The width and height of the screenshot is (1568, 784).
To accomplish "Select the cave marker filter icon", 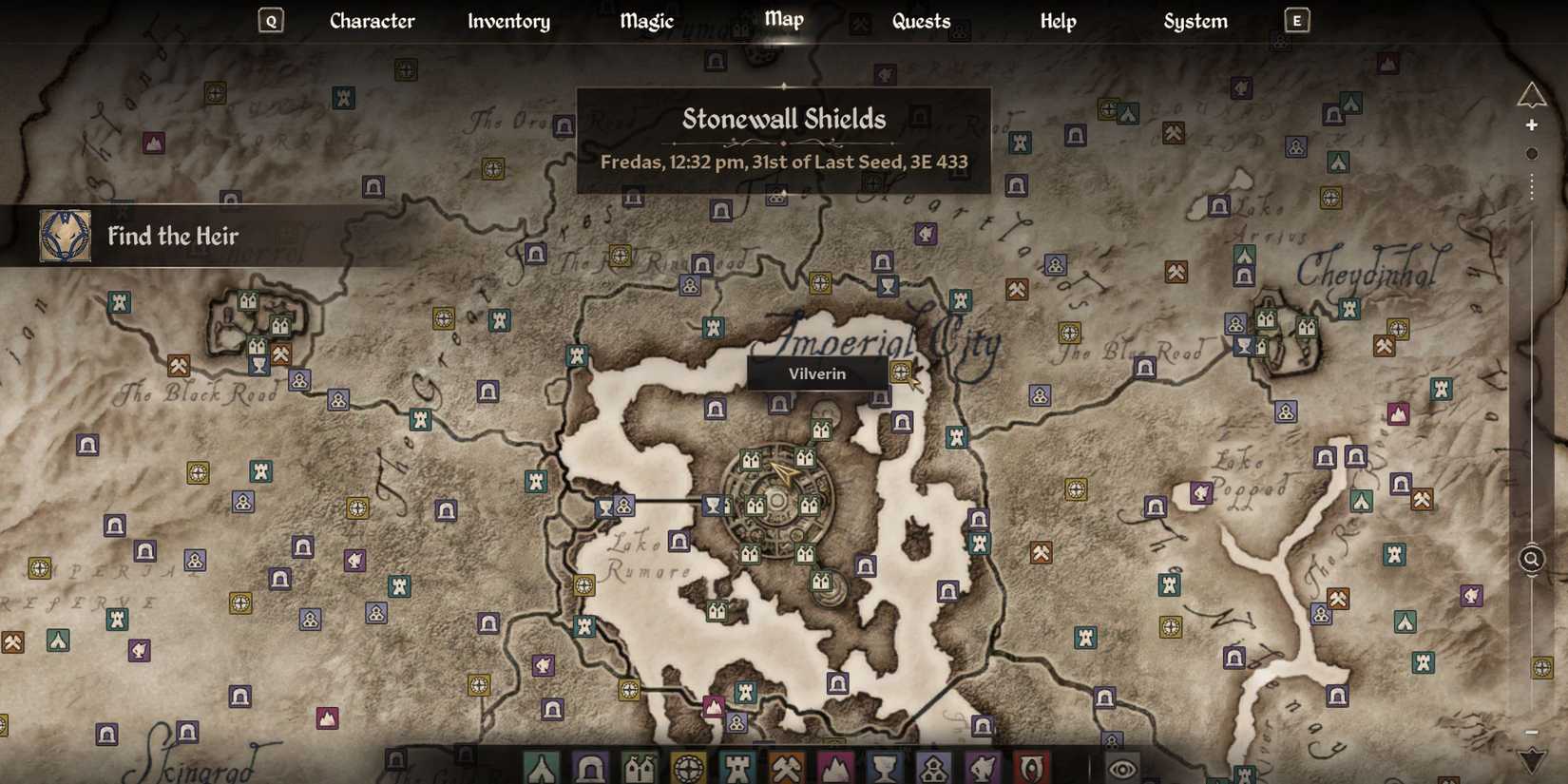I will point(590,770).
